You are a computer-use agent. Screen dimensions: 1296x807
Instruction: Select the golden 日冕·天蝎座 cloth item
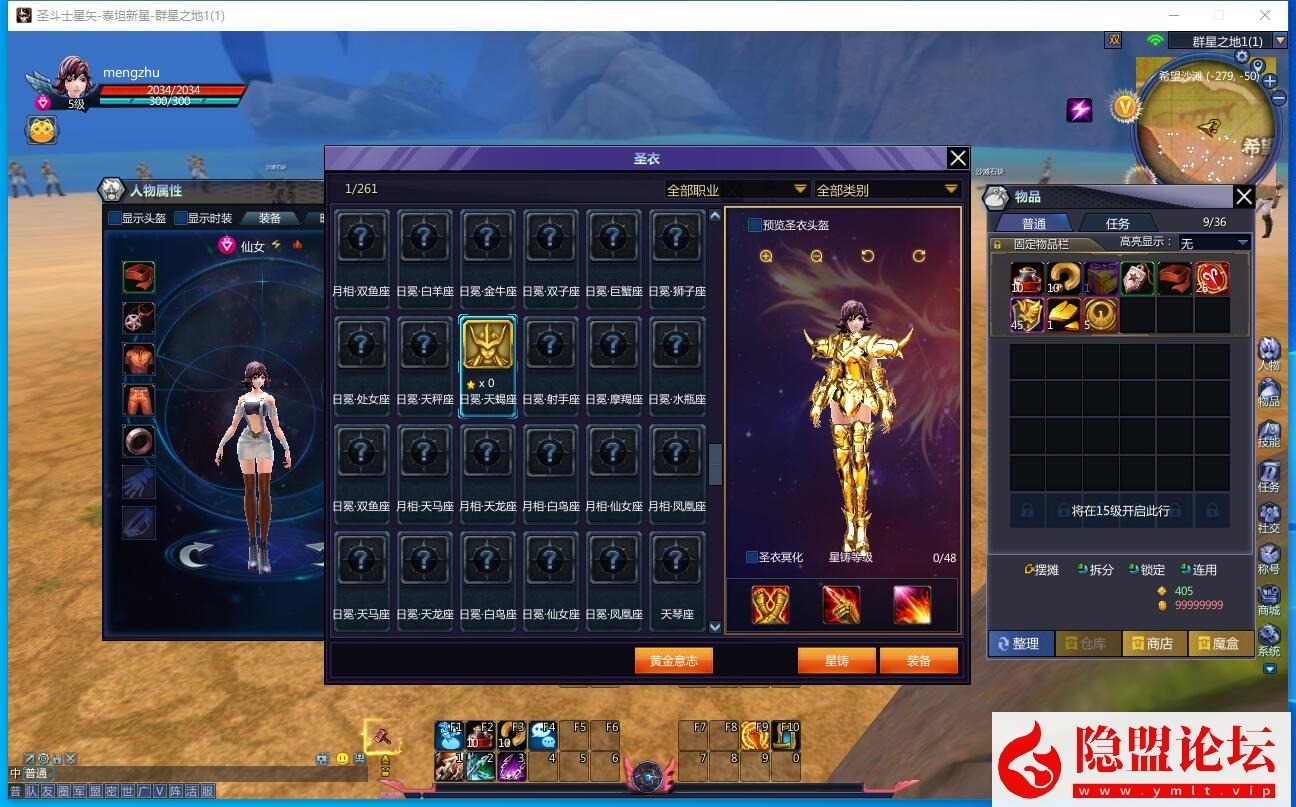coord(487,344)
